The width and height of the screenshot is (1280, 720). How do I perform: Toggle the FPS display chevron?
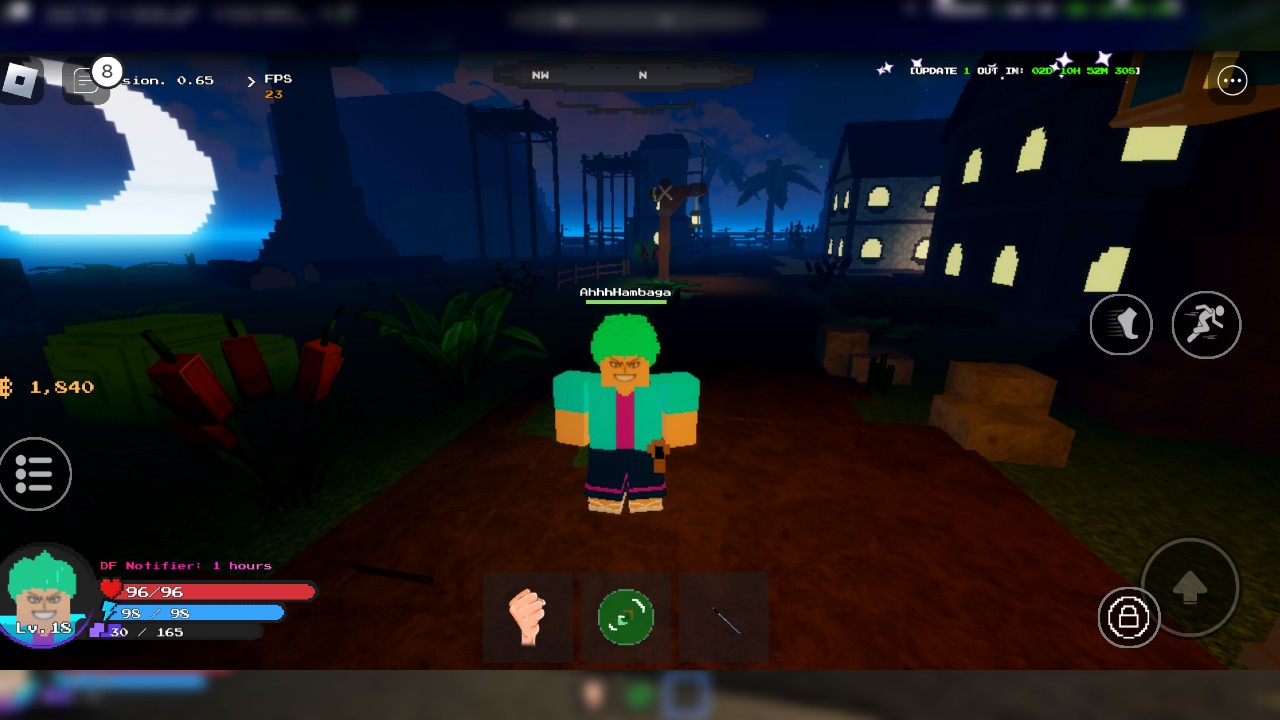click(252, 82)
